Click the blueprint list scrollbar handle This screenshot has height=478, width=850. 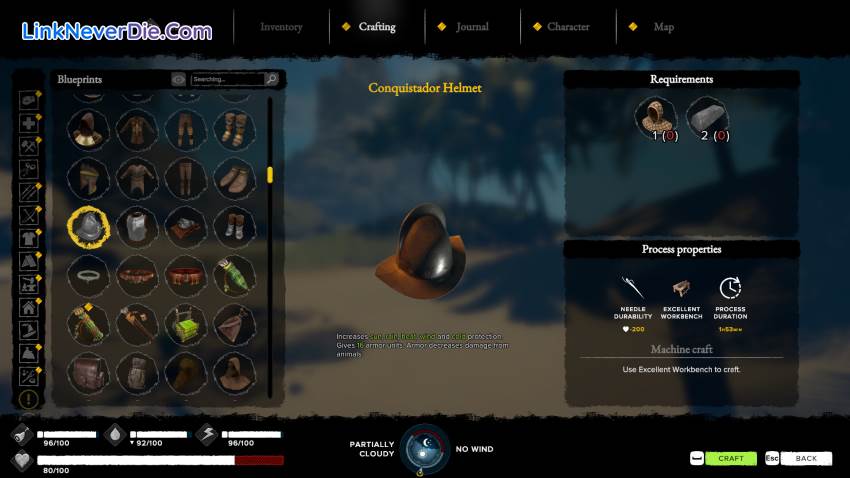[270, 175]
